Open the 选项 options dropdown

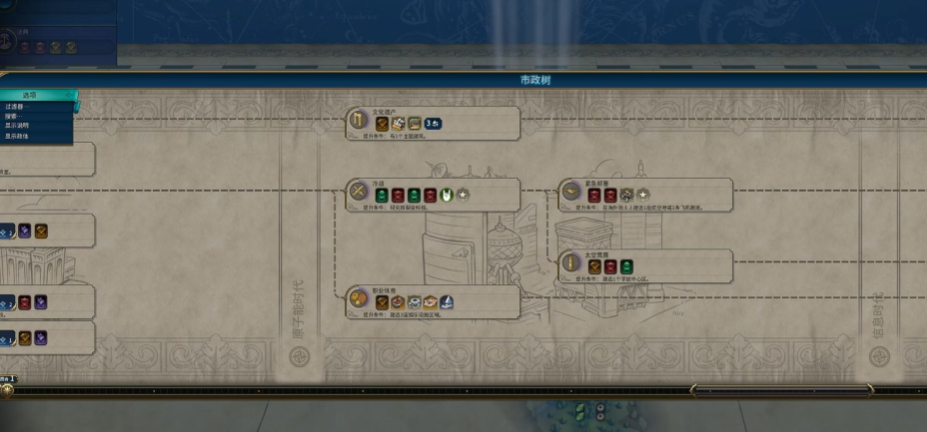pyautogui.click(x=36, y=95)
